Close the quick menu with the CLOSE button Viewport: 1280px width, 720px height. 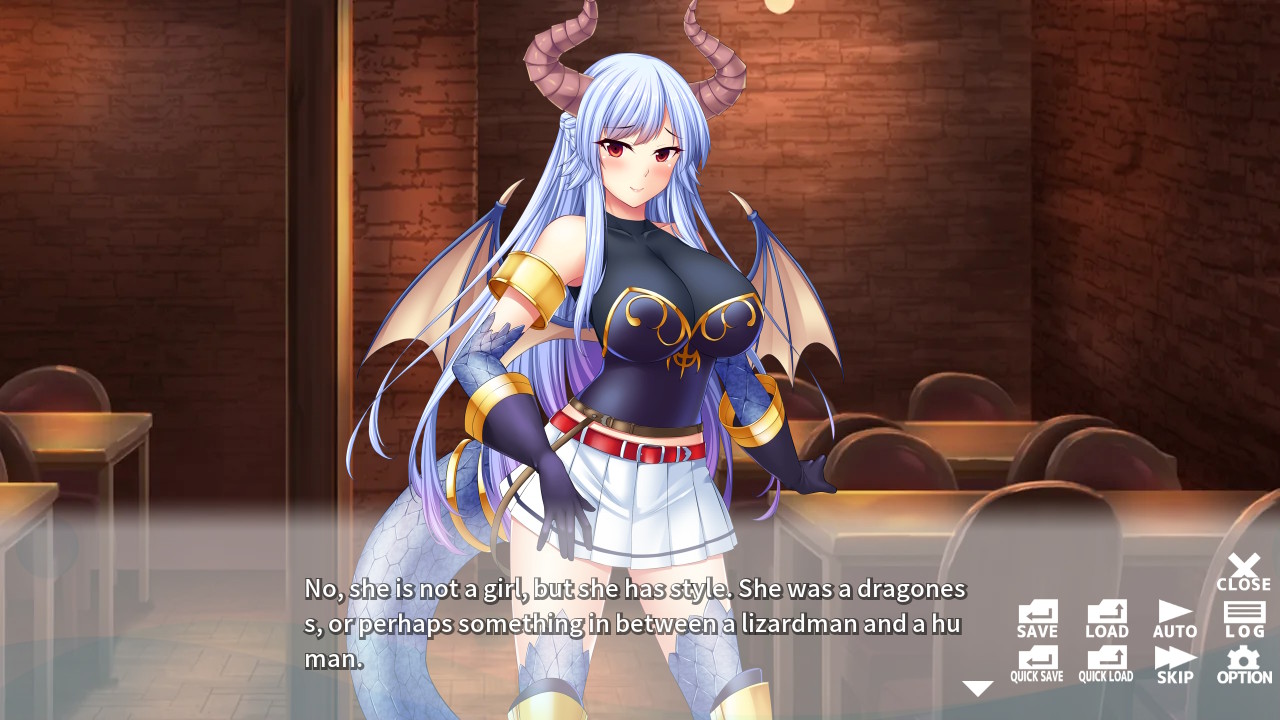click(1243, 570)
